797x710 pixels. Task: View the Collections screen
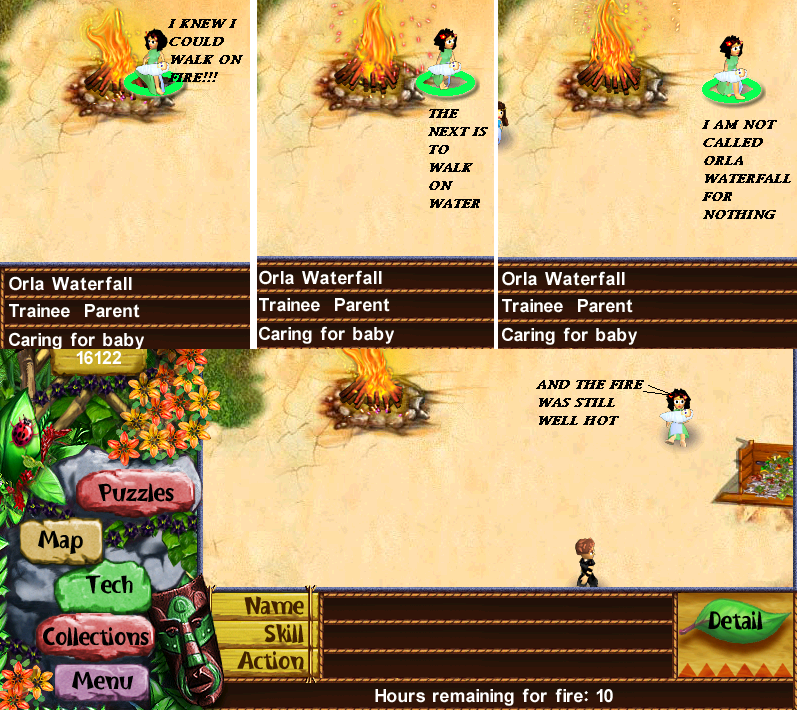(96, 636)
